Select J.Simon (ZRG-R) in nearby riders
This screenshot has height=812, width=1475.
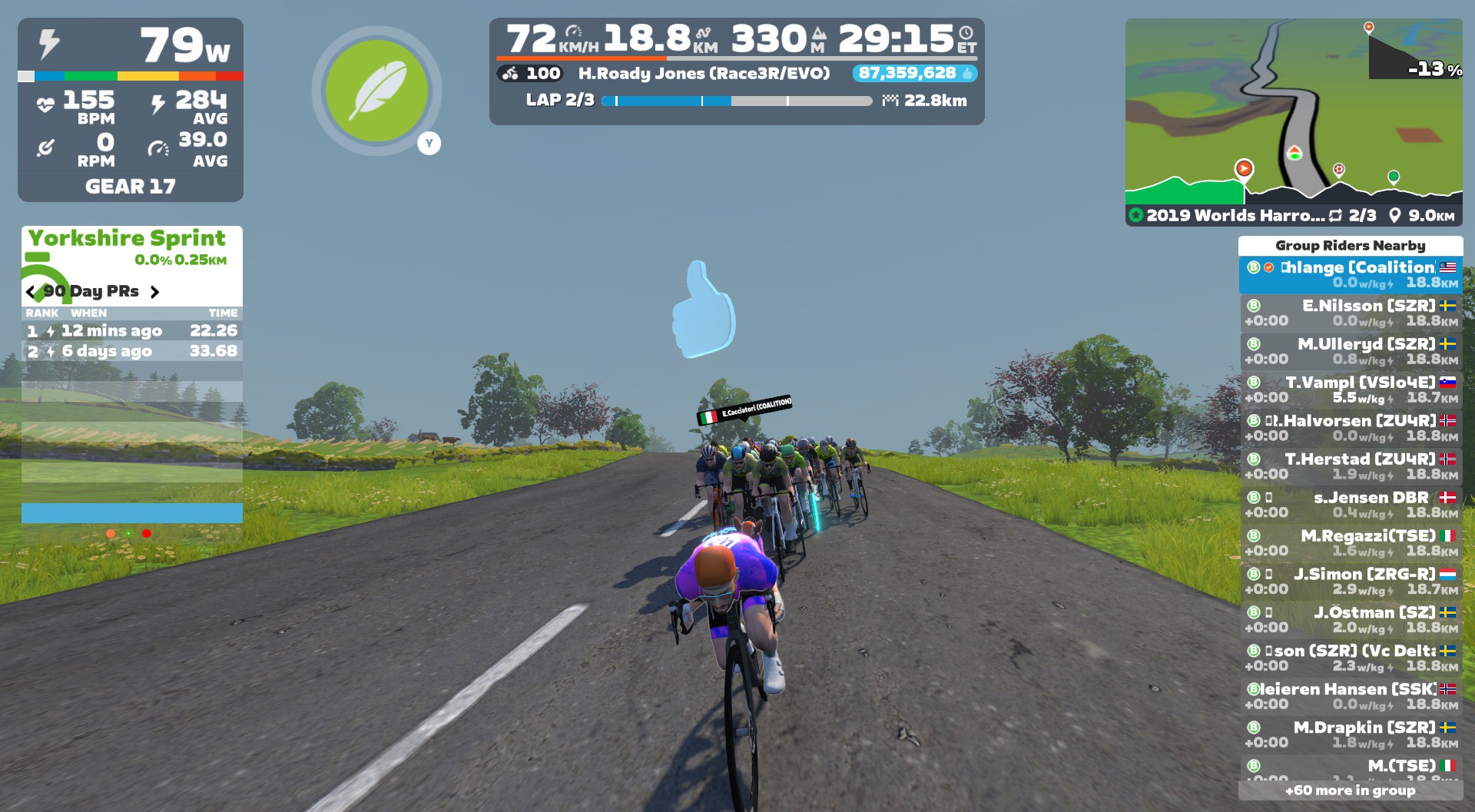click(1351, 582)
